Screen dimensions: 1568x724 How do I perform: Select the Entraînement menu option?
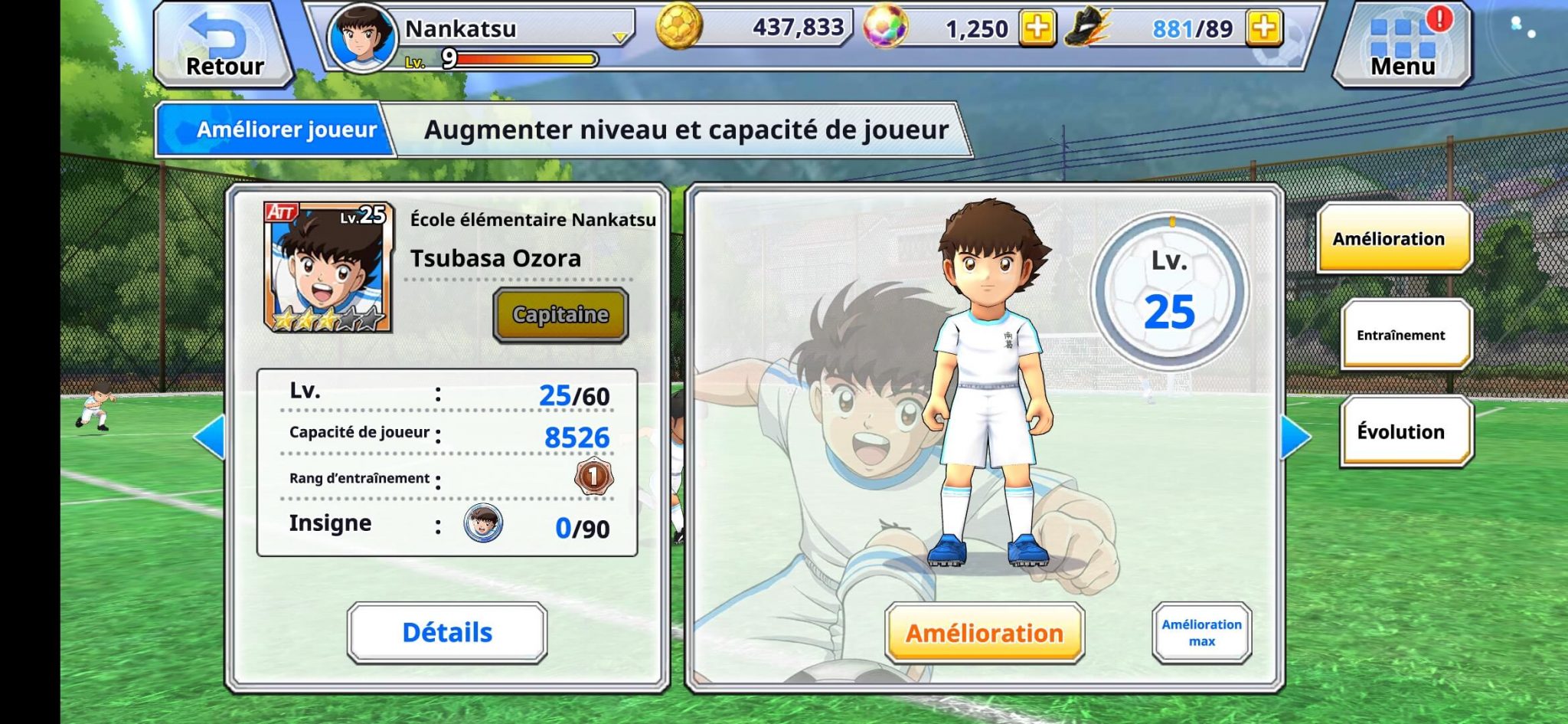tap(1405, 335)
